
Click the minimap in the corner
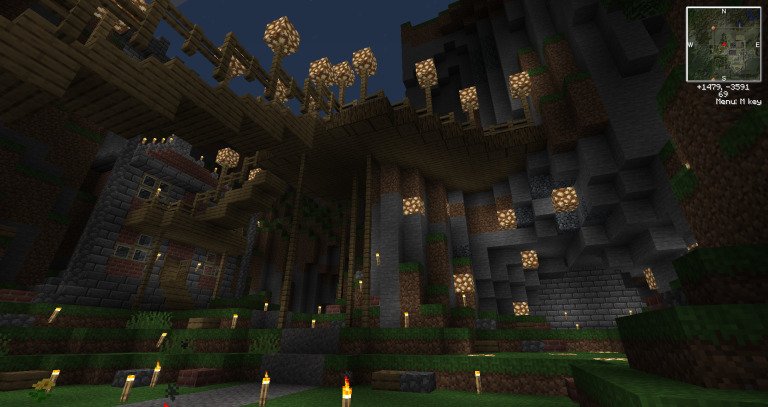coord(723,44)
